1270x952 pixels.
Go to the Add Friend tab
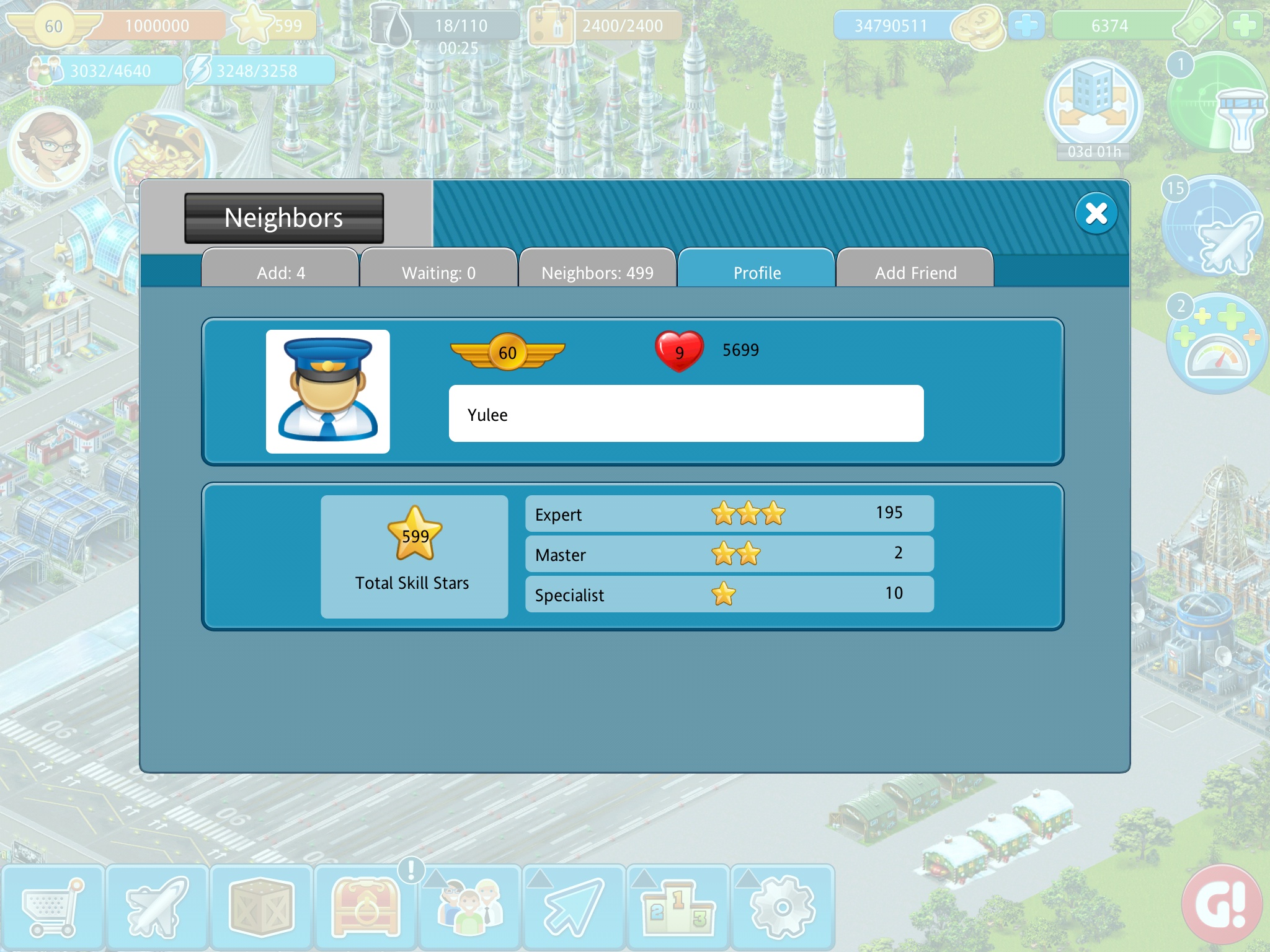point(915,271)
